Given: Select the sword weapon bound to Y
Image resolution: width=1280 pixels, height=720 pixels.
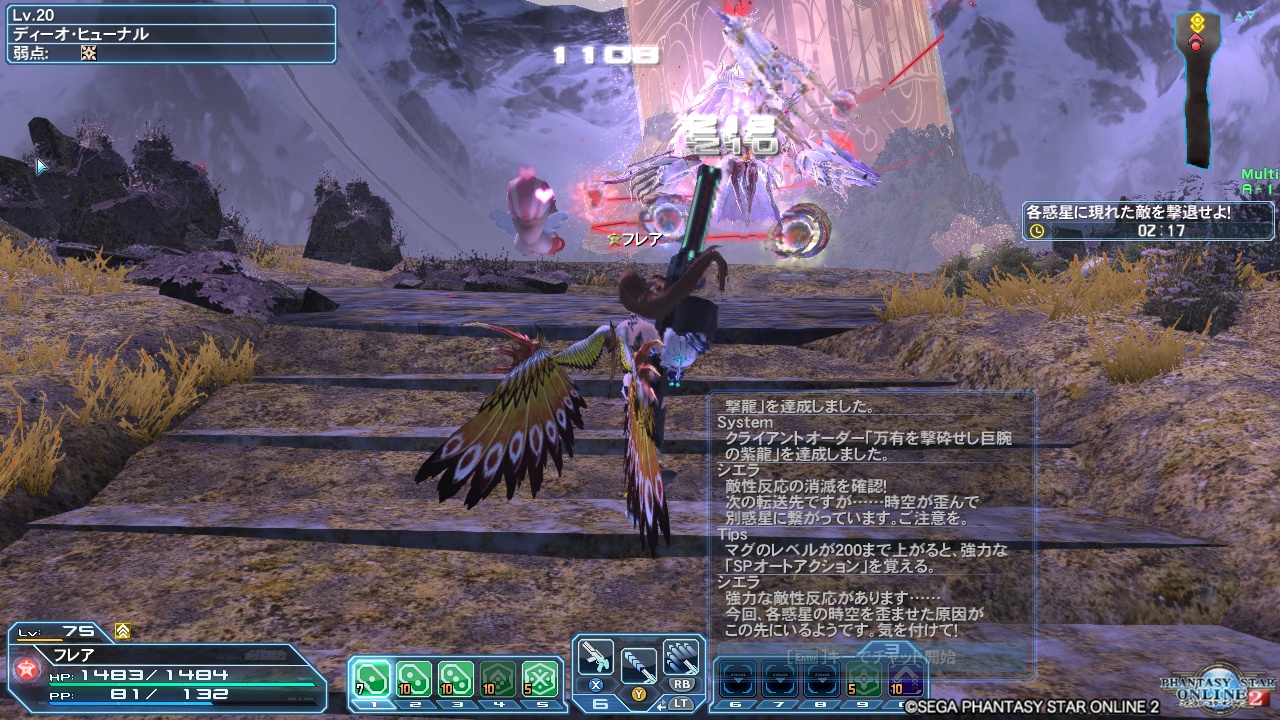Looking at the screenshot, I should click(x=639, y=666).
